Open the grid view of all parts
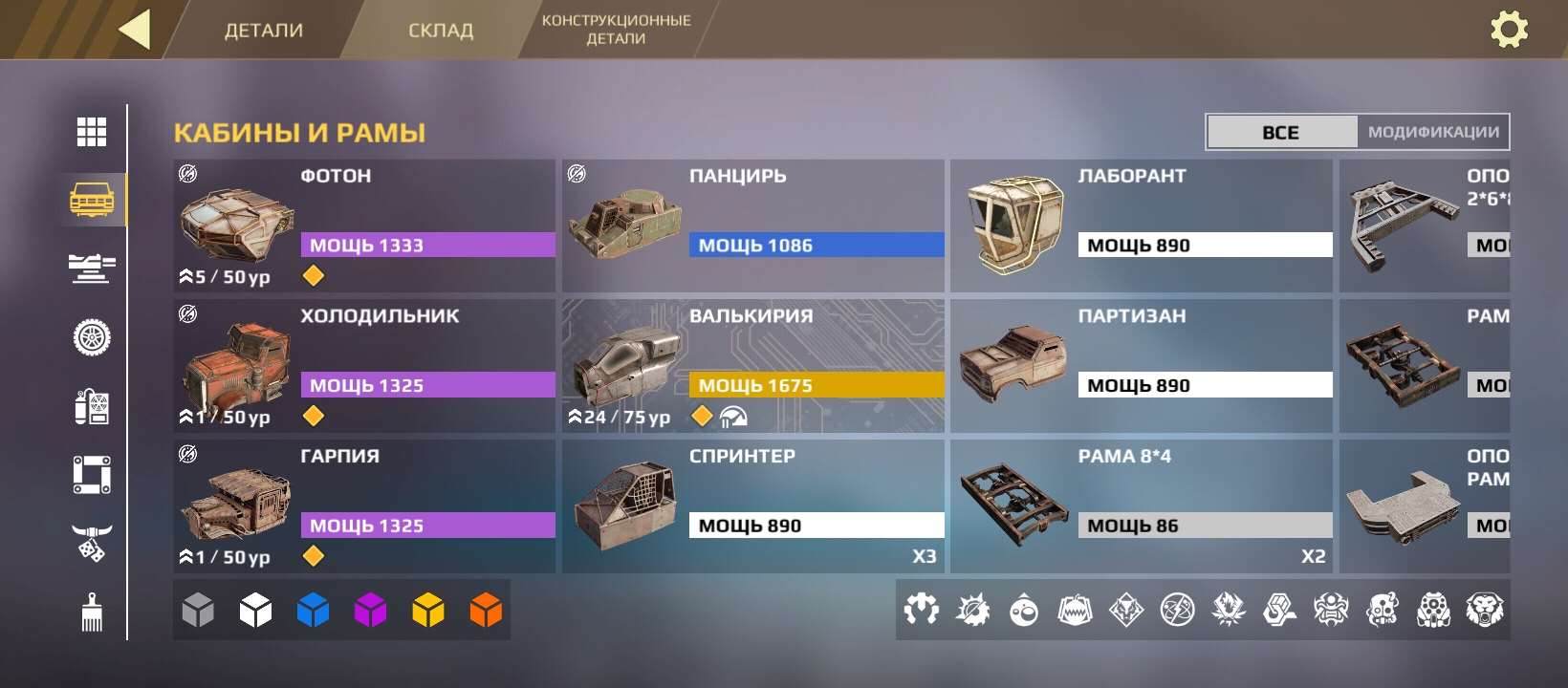 tap(91, 132)
